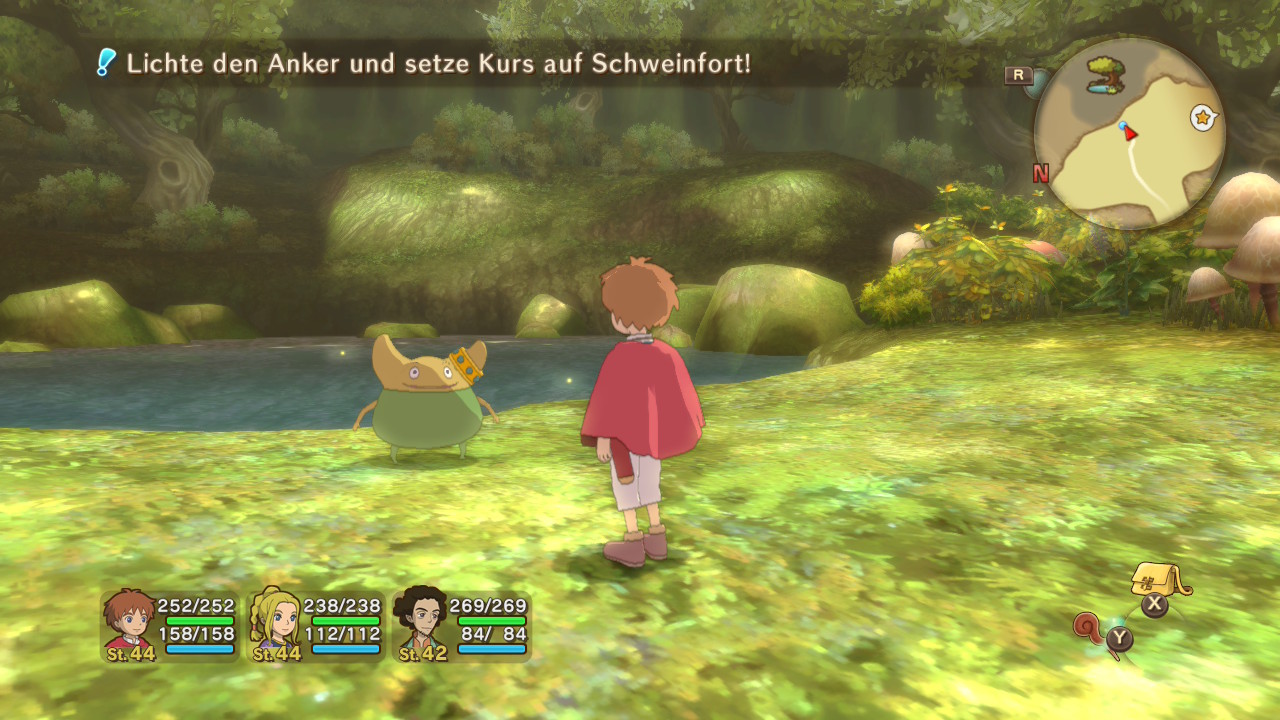Click the quest objective about Schweinfort
The height and width of the screenshot is (720, 1280).
(x=438, y=64)
